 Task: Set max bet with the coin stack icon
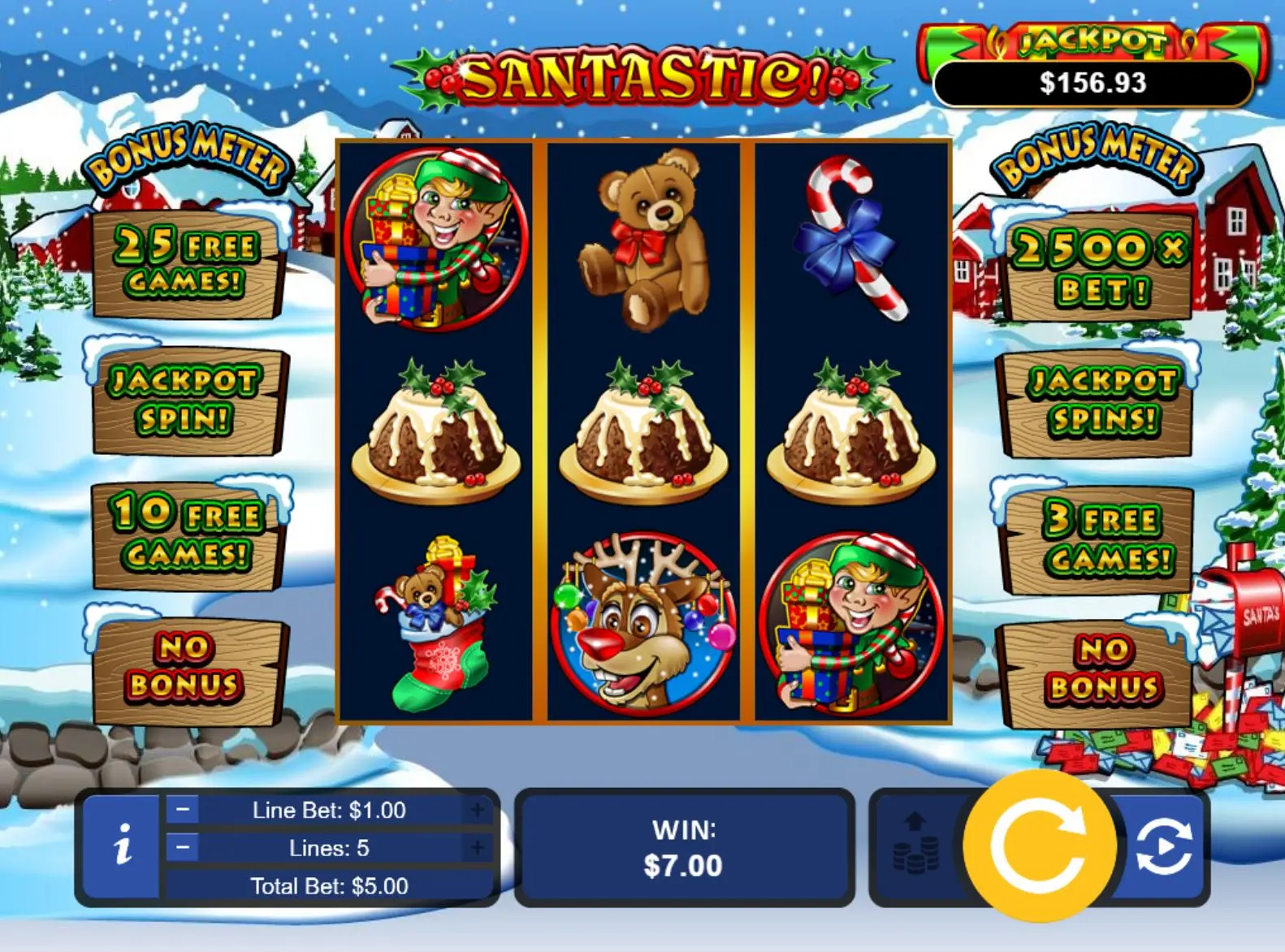(915, 845)
